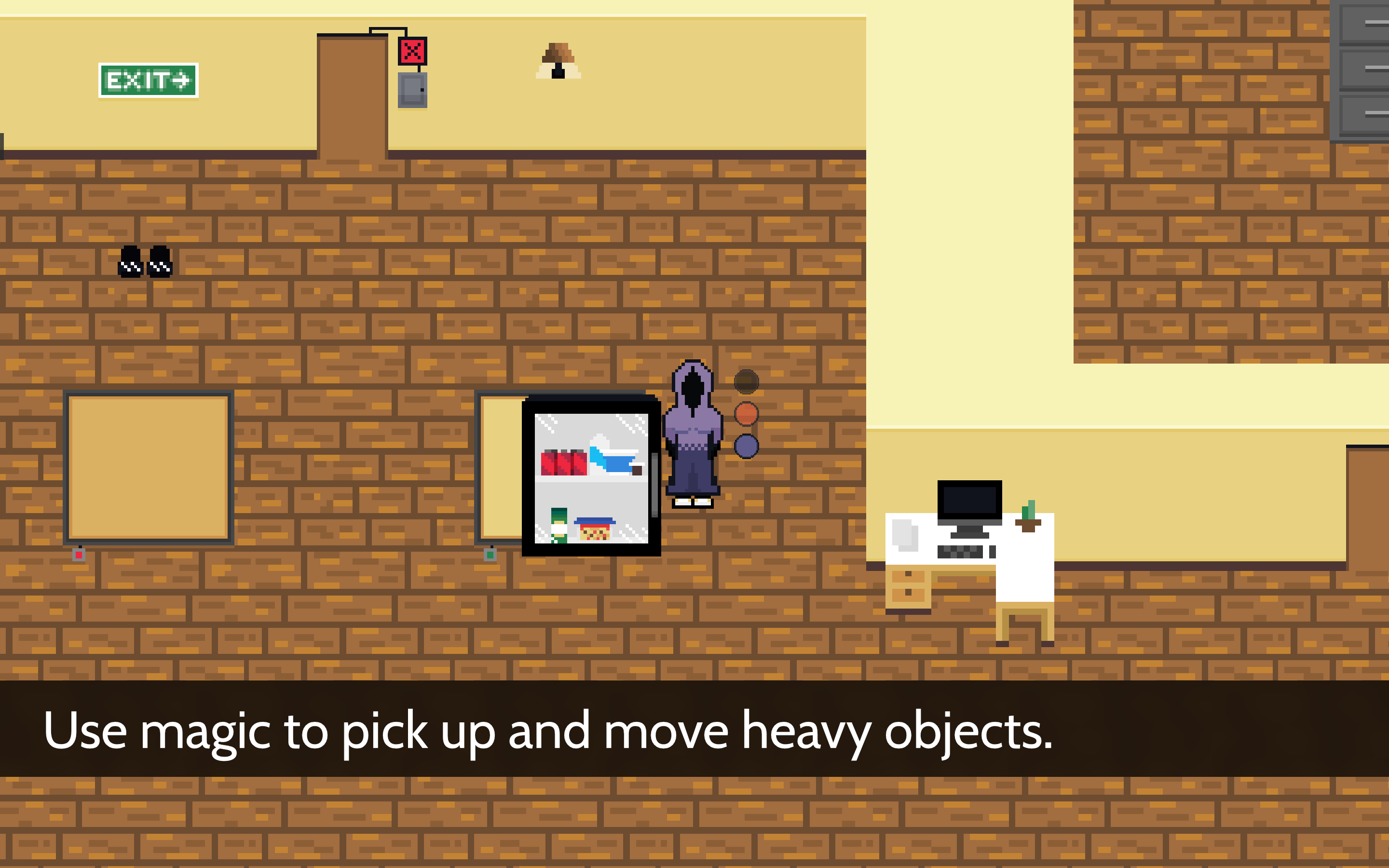Select the blue magic orb
1389x868 pixels.
click(x=746, y=447)
